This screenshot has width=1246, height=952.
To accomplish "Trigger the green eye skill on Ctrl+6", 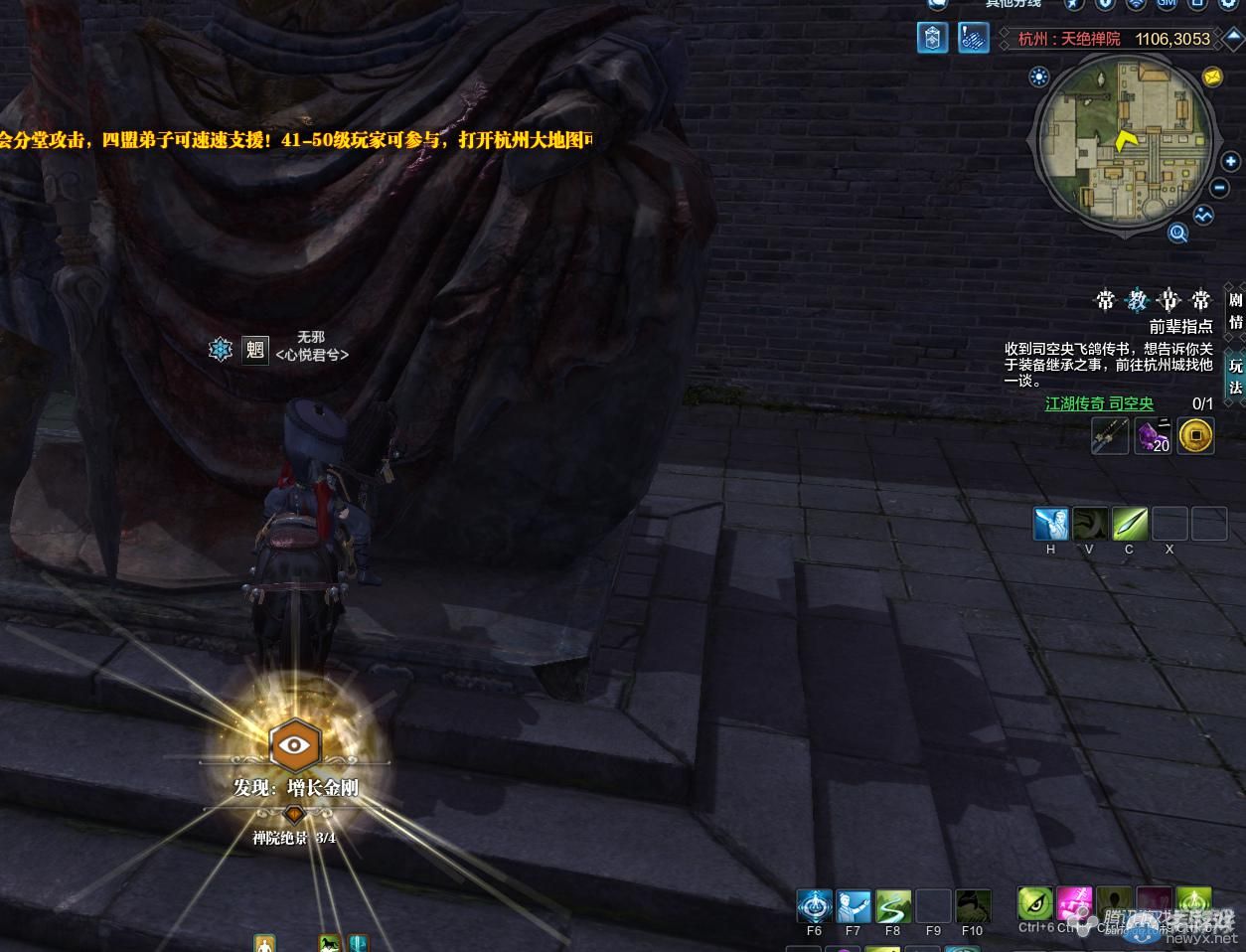I will click(x=1035, y=904).
